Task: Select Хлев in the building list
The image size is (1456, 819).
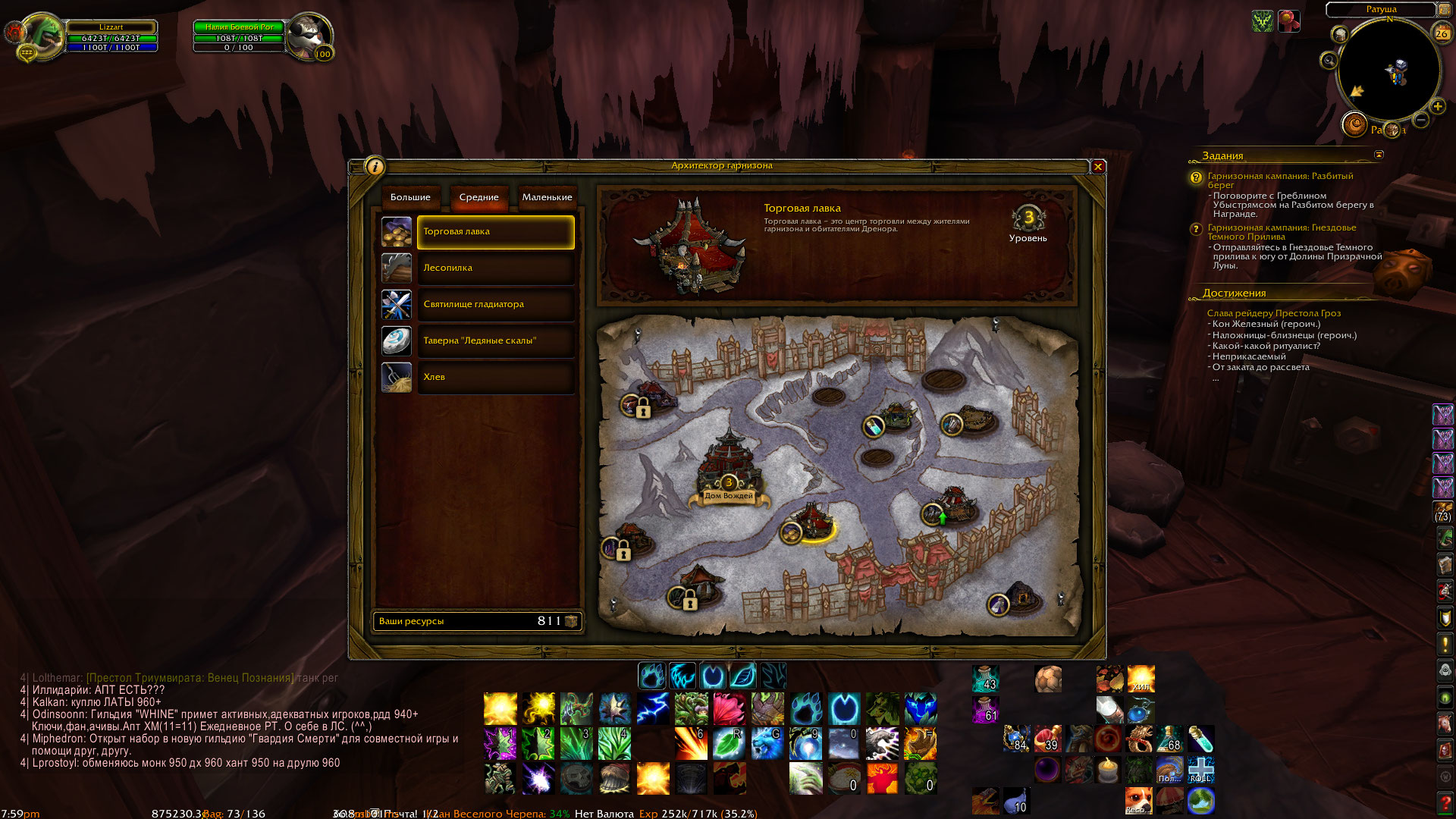Action: coord(495,378)
